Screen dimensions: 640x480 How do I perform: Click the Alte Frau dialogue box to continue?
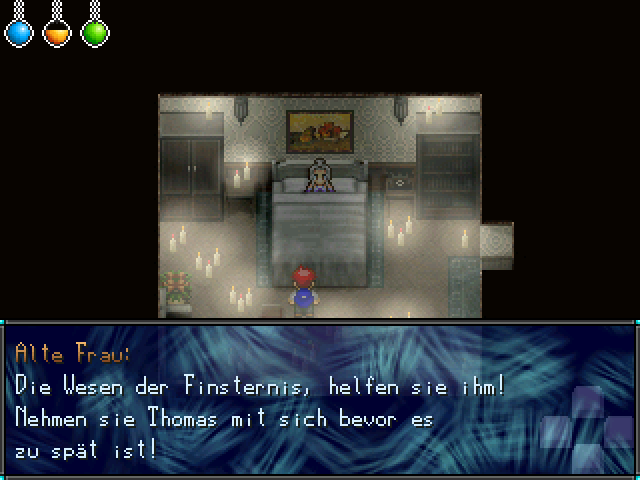coord(320,400)
